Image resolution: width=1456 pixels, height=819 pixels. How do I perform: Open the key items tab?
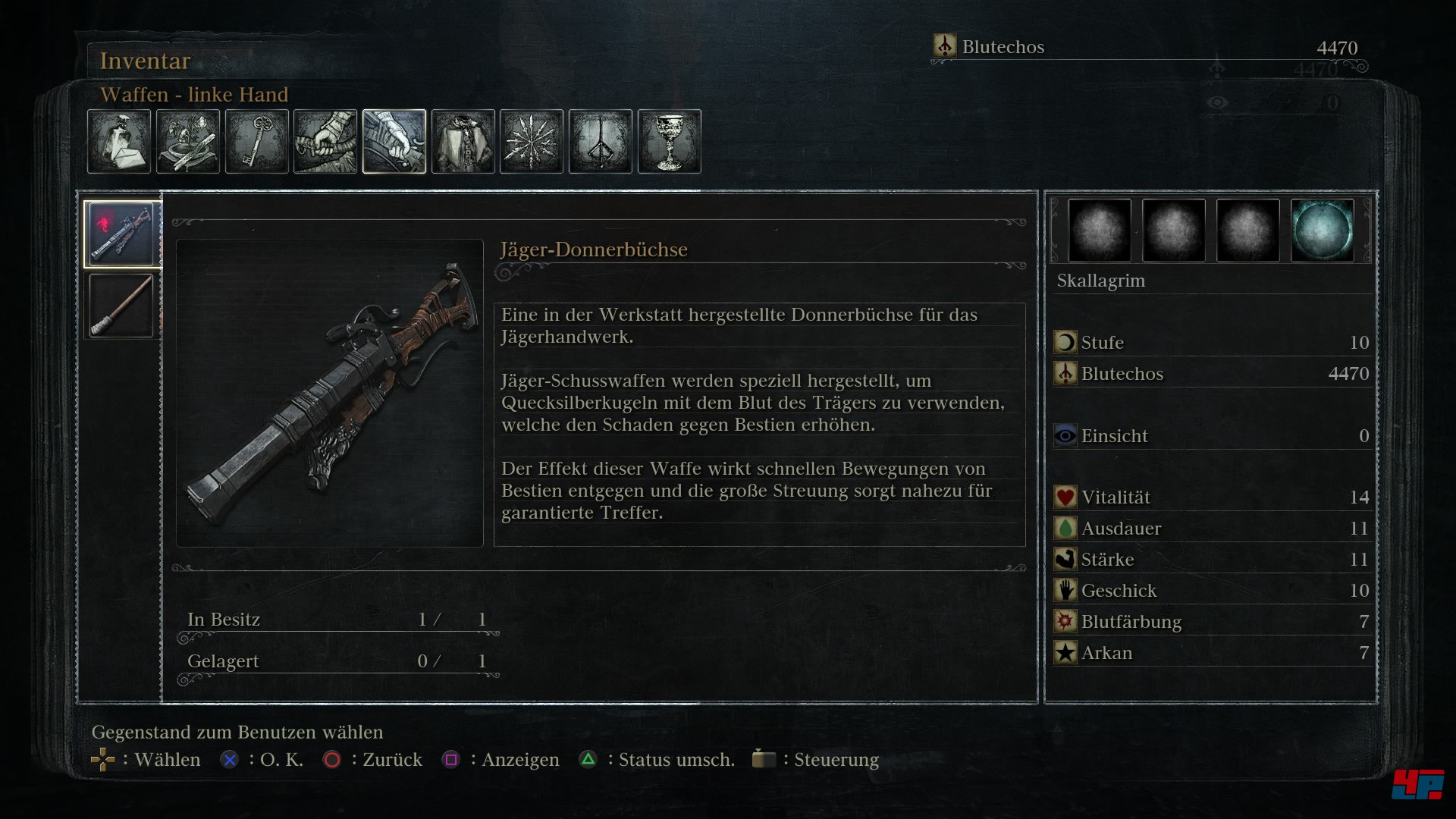[x=257, y=142]
